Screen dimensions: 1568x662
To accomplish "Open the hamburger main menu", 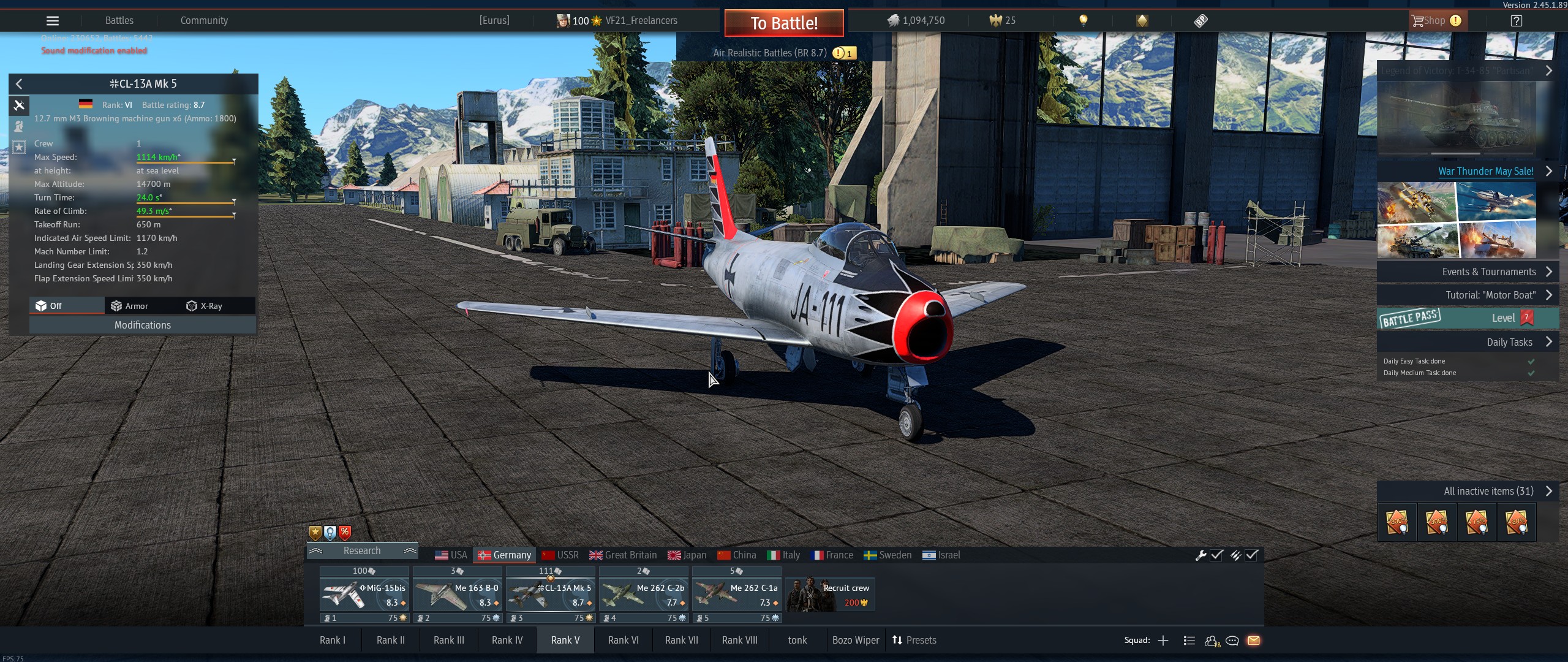I will click(x=53, y=21).
